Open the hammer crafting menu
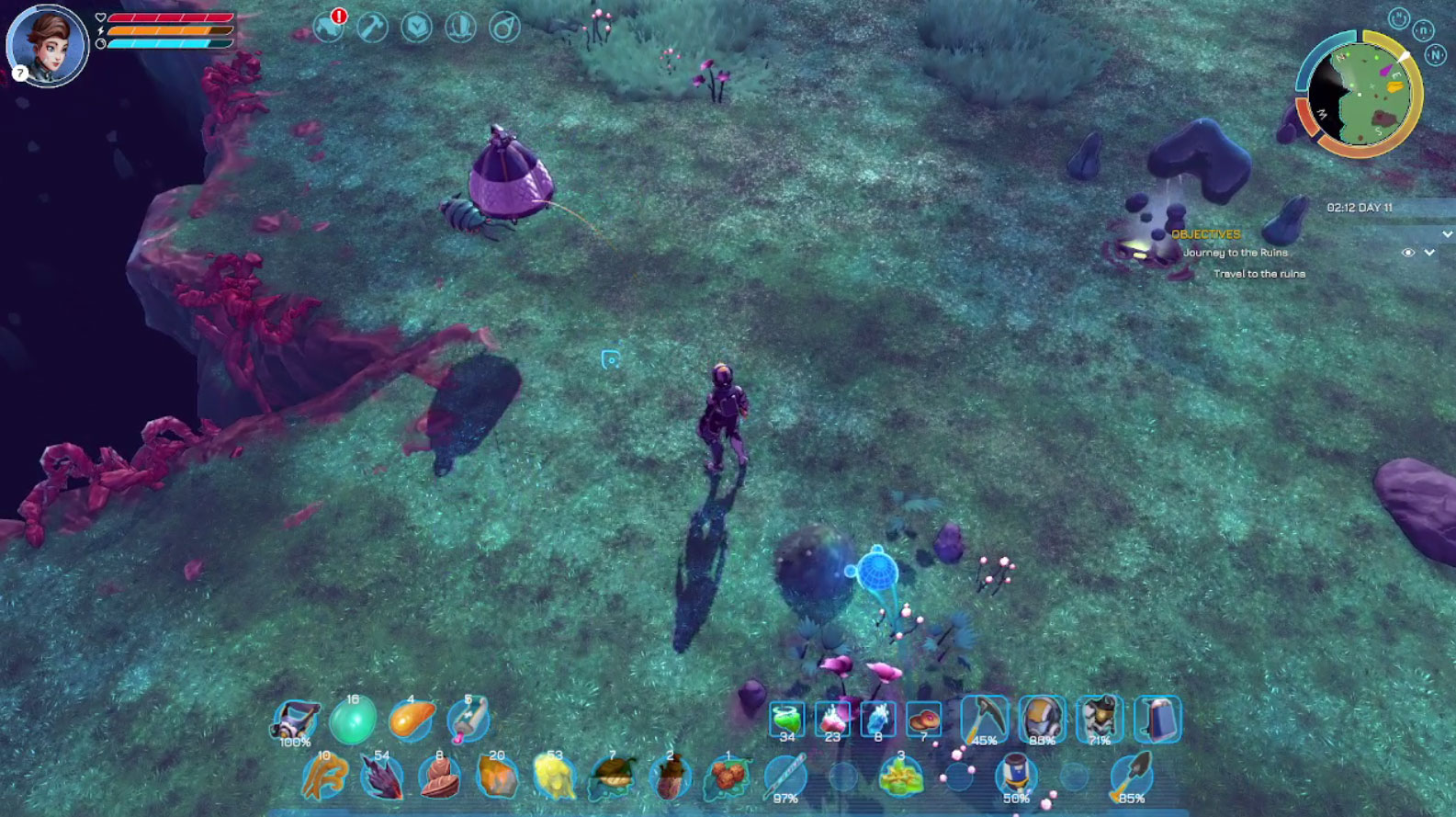The width and height of the screenshot is (1456, 817). pyautogui.click(x=372, y=27)
